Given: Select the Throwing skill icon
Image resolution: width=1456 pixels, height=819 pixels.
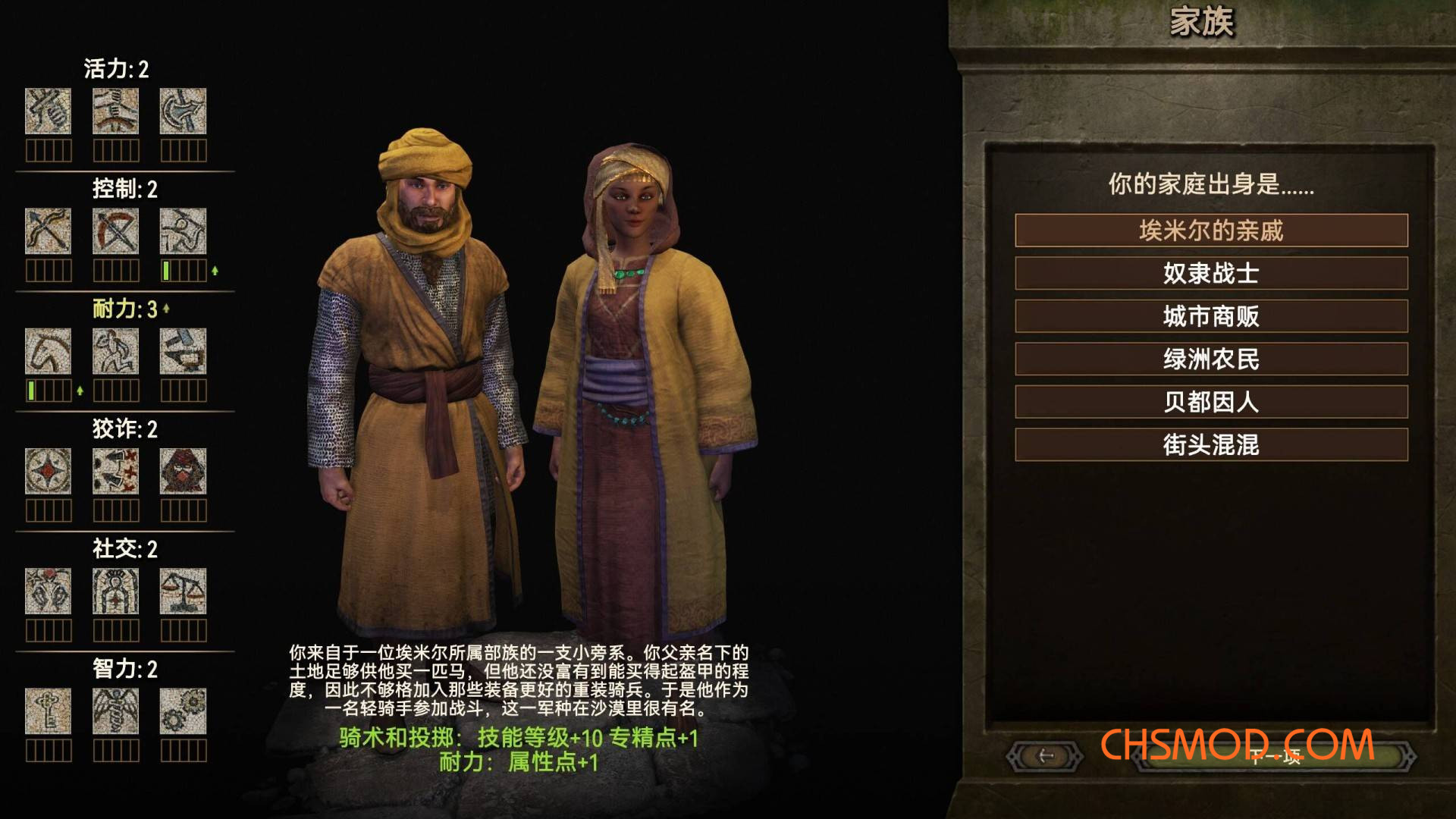Looking at the screenshot, I should (x=182, y=231).
